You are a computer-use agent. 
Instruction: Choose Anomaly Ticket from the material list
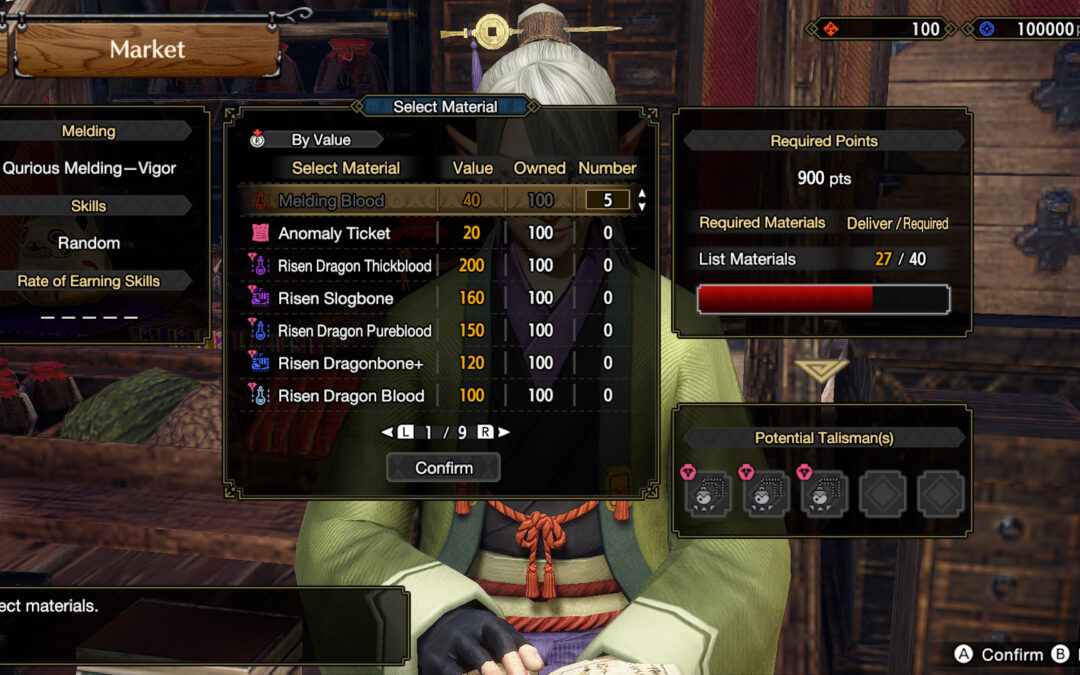334,233
